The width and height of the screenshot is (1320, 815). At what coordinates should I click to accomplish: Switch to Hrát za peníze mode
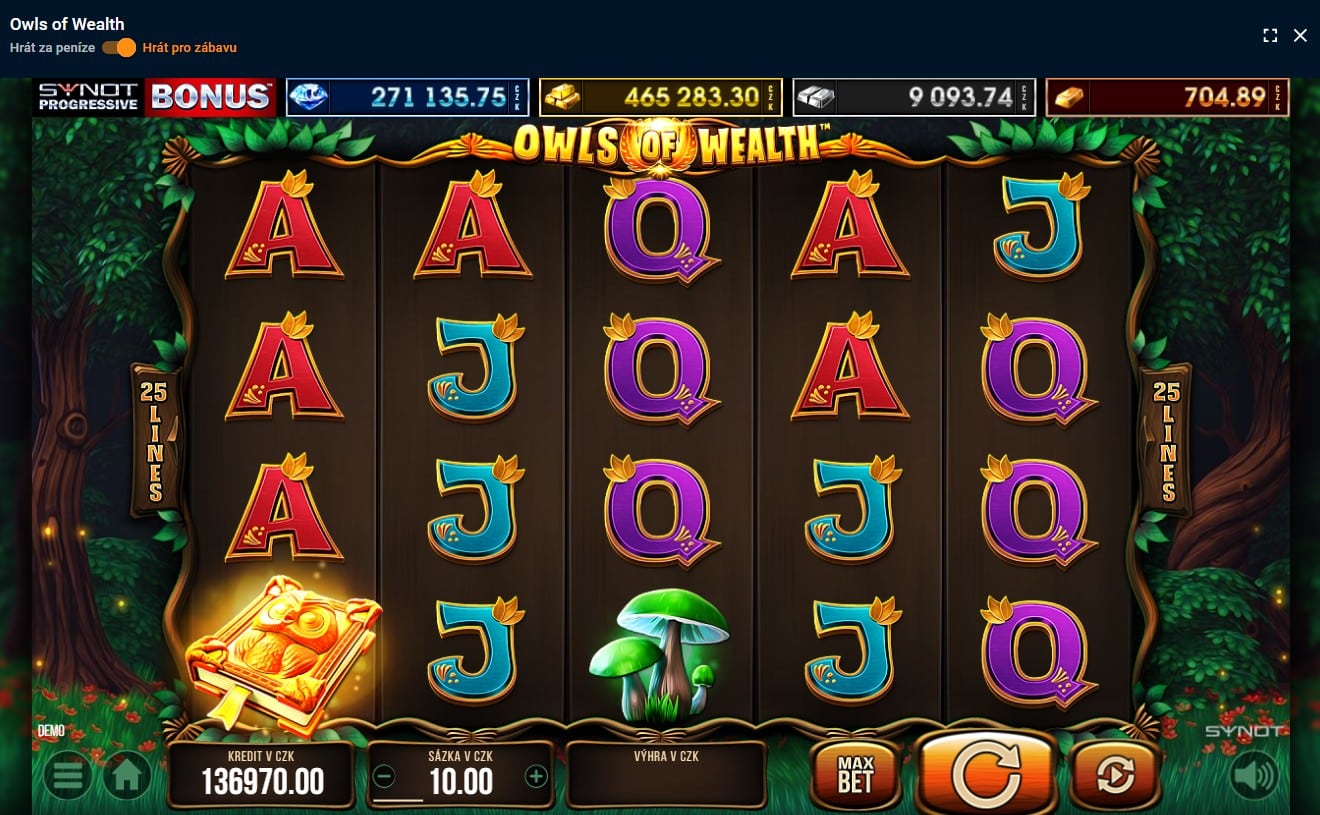click(50, 47)
